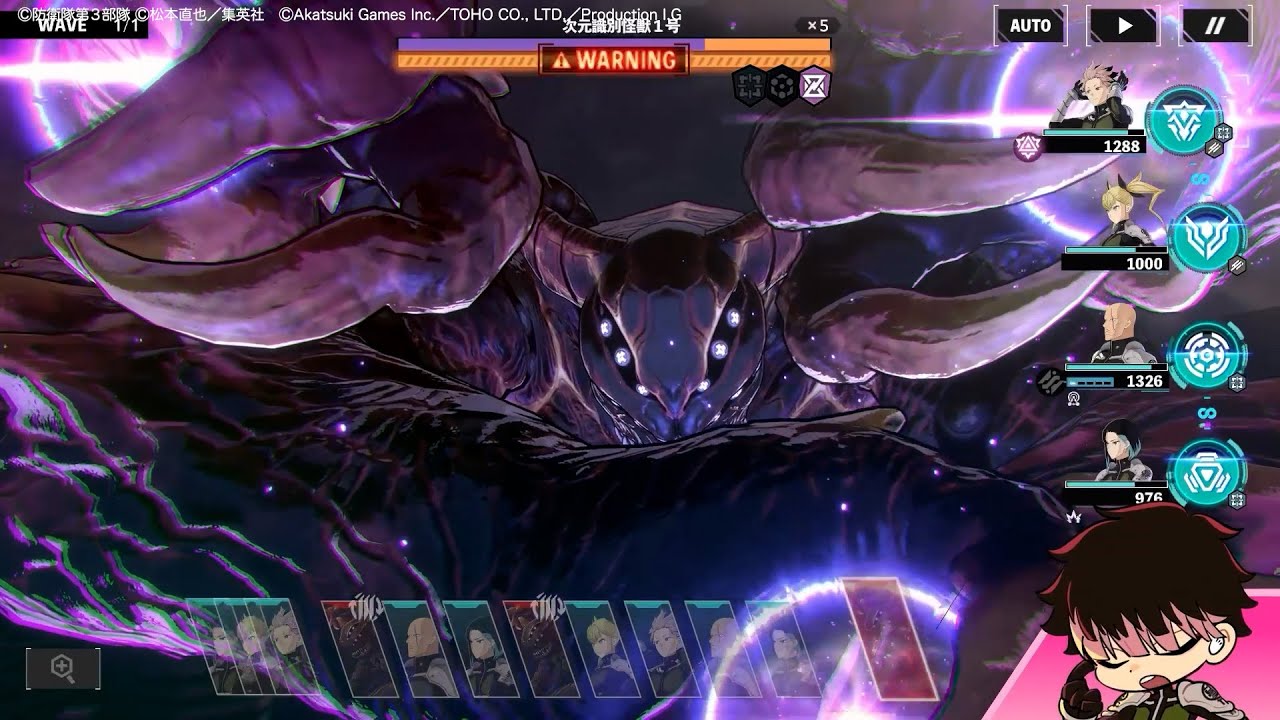Select the dark cube status hexagon icon
The width and height of the screenshot is (1280, 720).
point(782,86)
